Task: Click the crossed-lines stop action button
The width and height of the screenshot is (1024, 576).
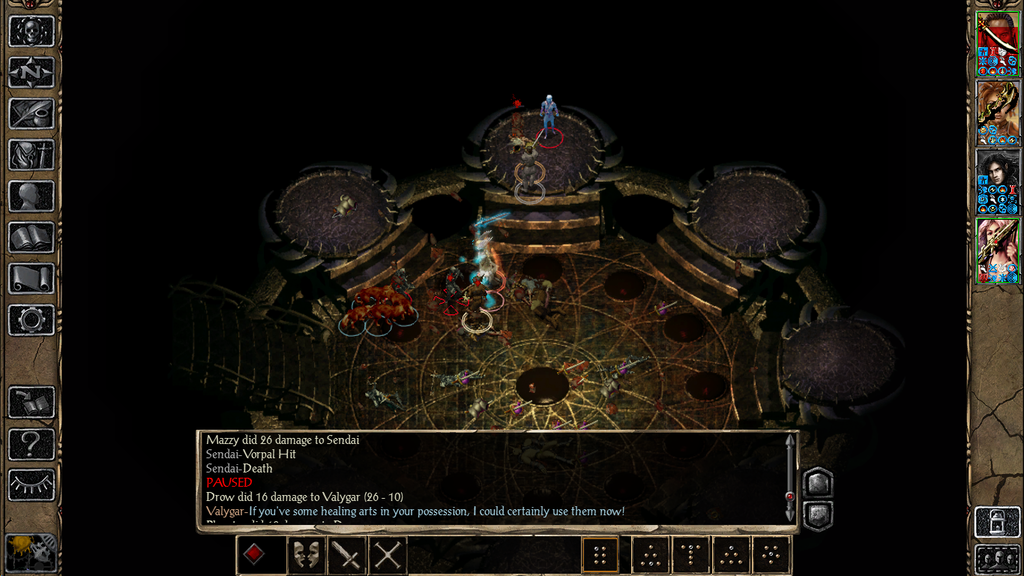Action: [x=387, y=554]
